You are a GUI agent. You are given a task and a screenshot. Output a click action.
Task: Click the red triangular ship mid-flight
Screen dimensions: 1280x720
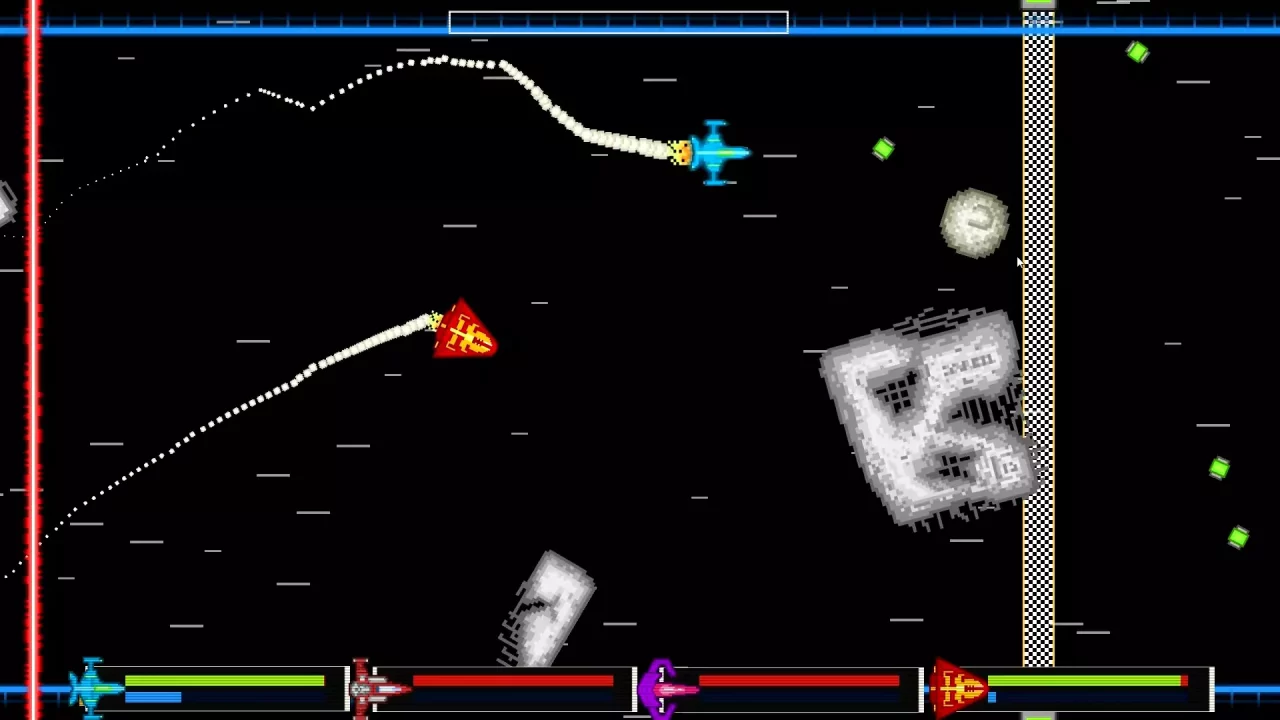(x=463, y=333)
